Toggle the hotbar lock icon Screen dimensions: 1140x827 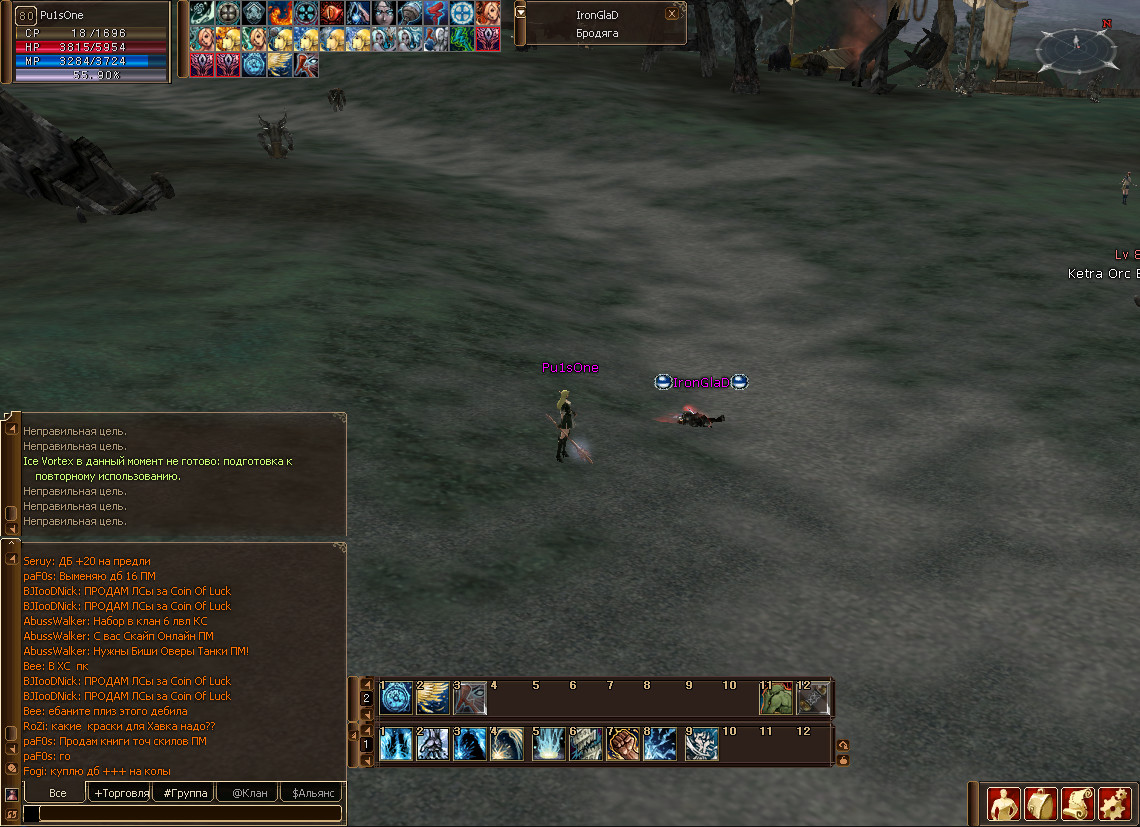843,760
